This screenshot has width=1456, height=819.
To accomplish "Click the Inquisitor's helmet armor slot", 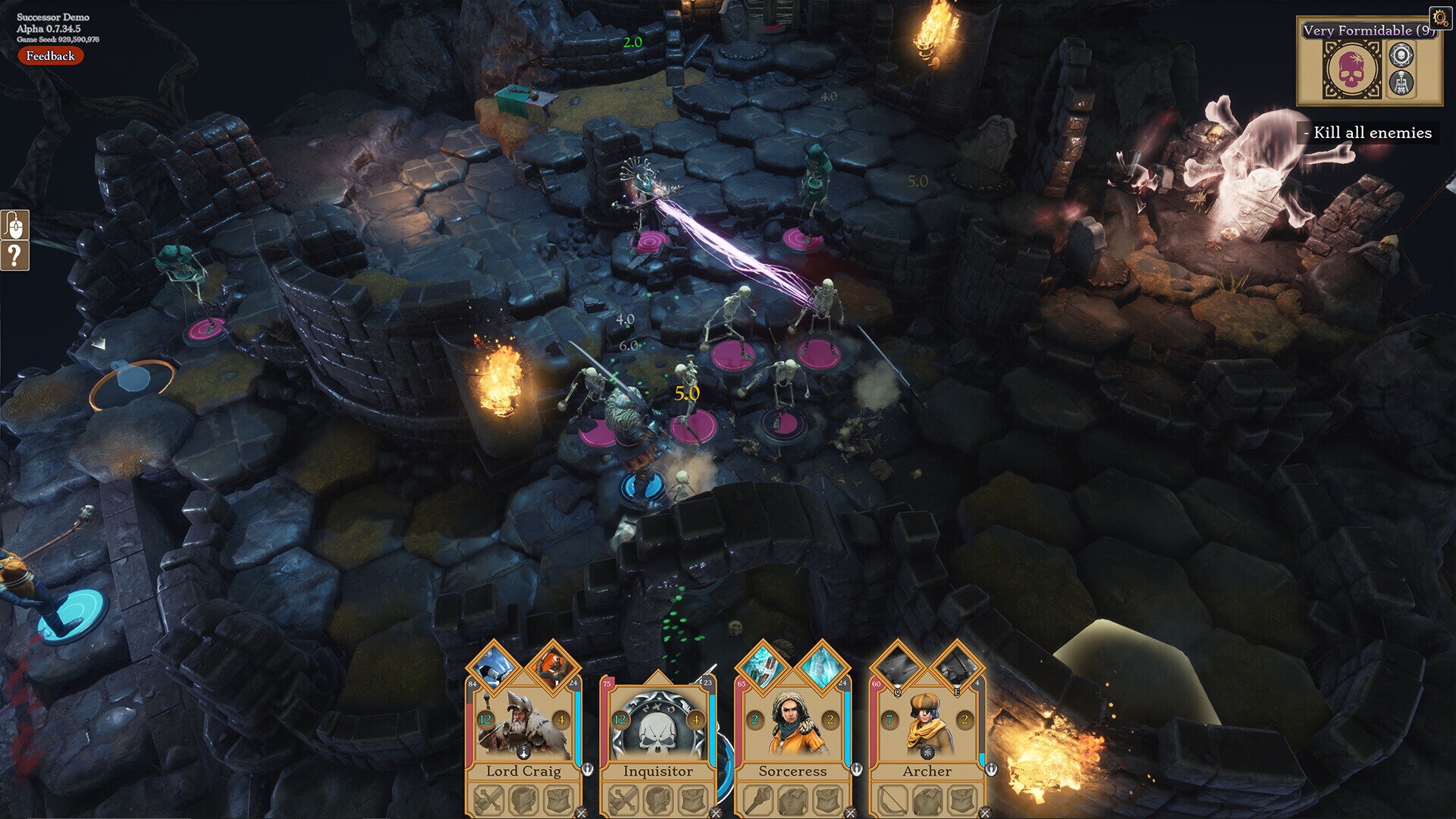I will 657,799.
